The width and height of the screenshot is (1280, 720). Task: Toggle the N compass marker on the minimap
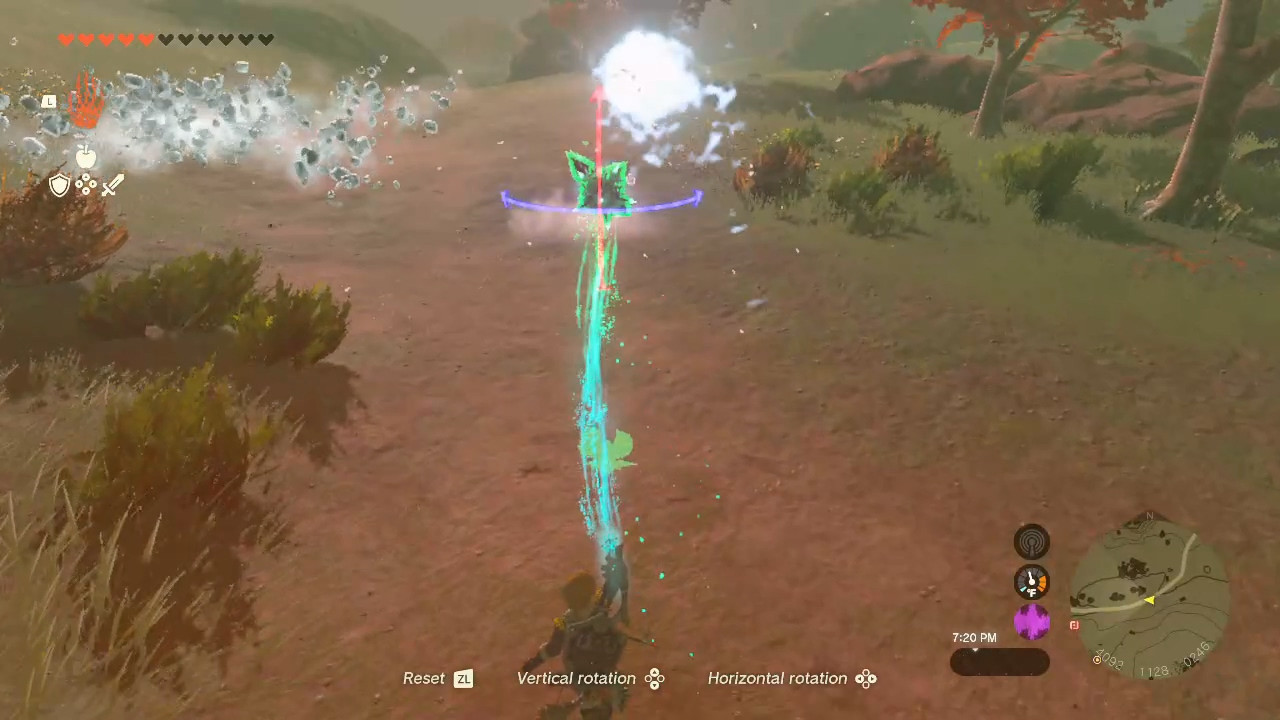[x=1152, y=518]
